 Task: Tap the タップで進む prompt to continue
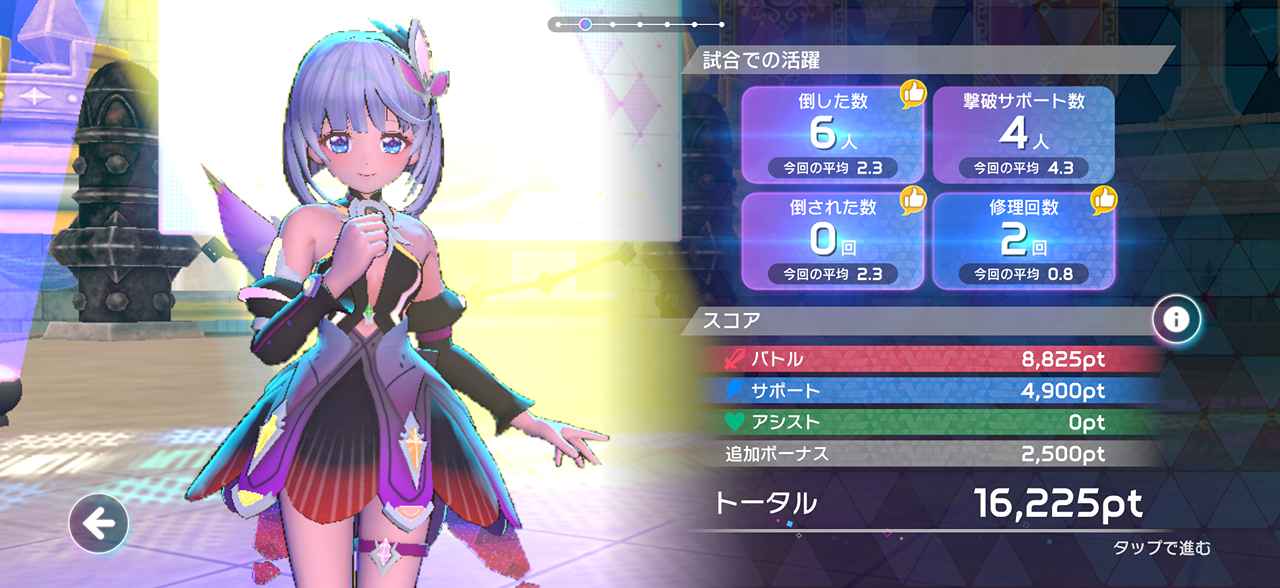(x=1161, y=547)
